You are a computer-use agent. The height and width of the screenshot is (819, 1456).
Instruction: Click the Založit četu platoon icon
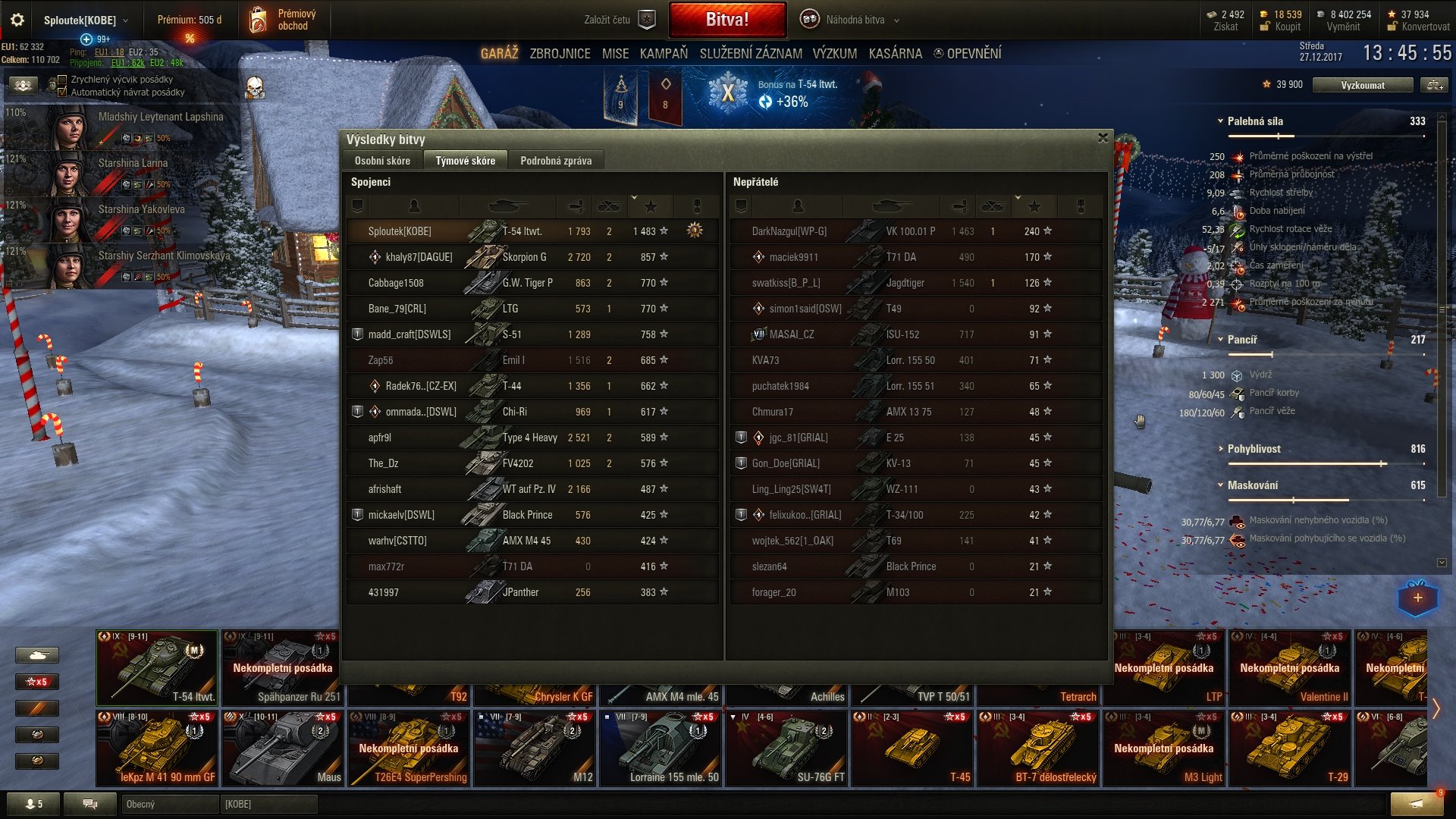(x=645, y=19)
